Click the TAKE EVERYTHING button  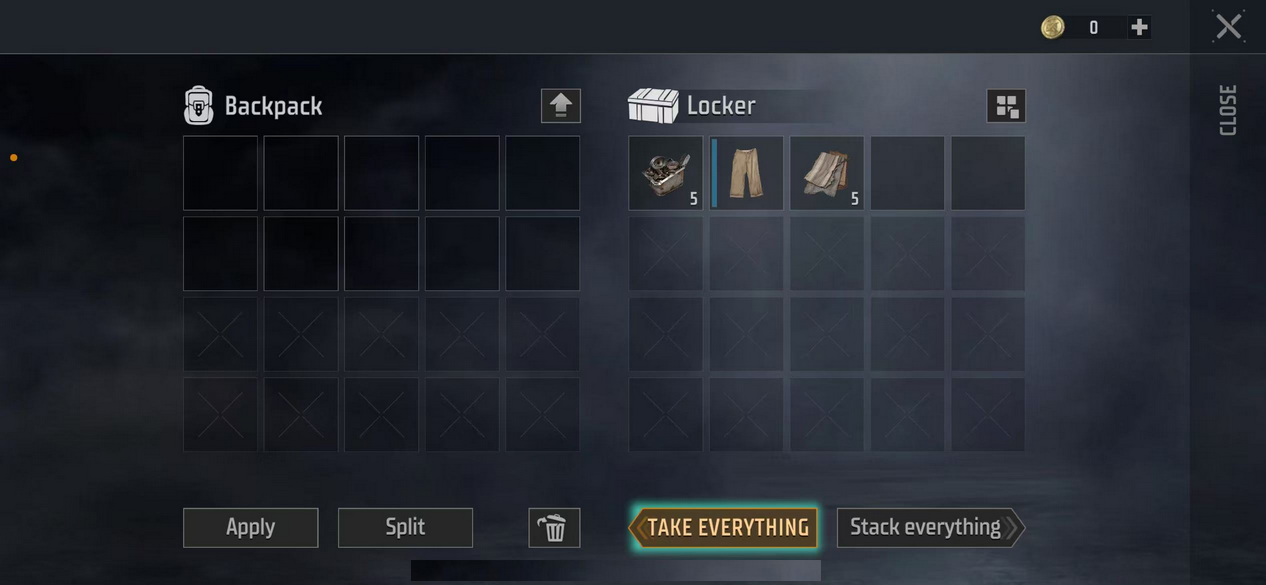click(x=724, y=528)
